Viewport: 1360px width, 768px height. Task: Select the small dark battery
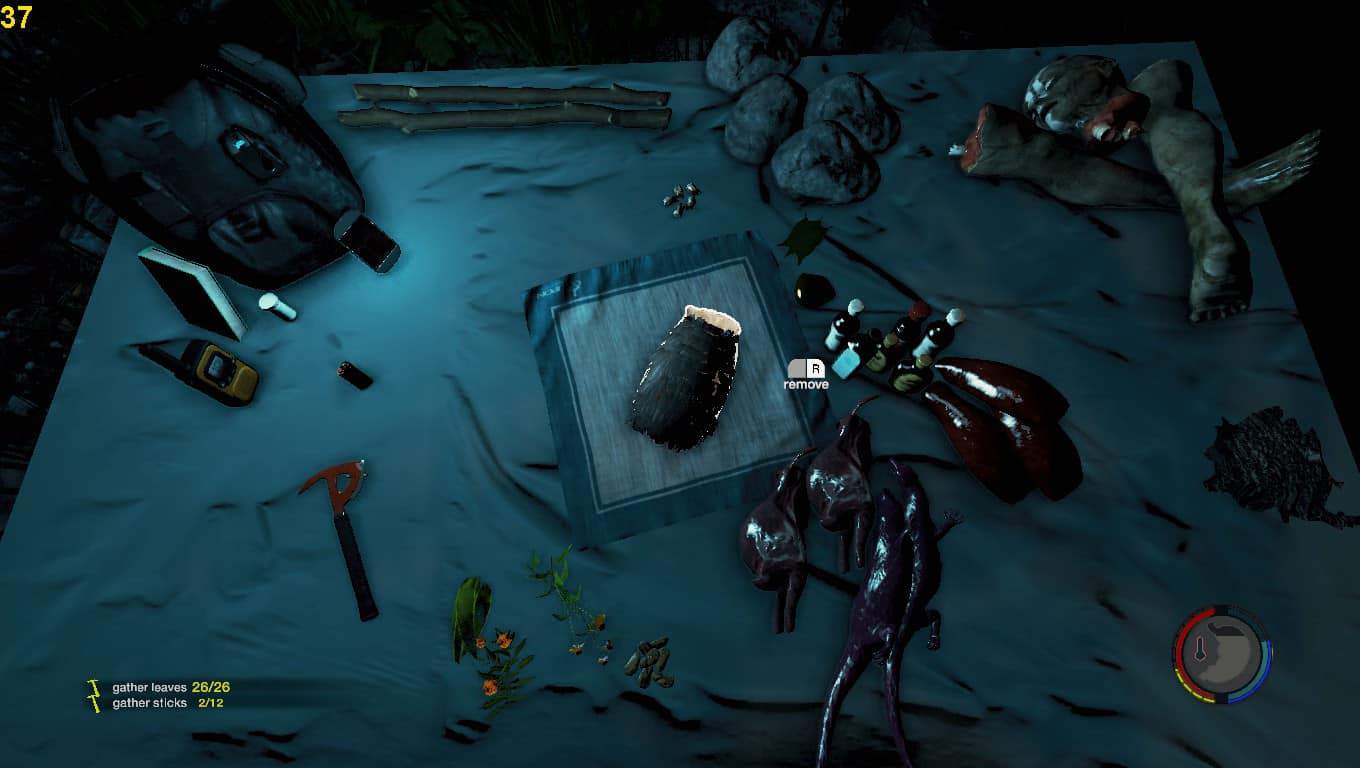click(355, 375)
